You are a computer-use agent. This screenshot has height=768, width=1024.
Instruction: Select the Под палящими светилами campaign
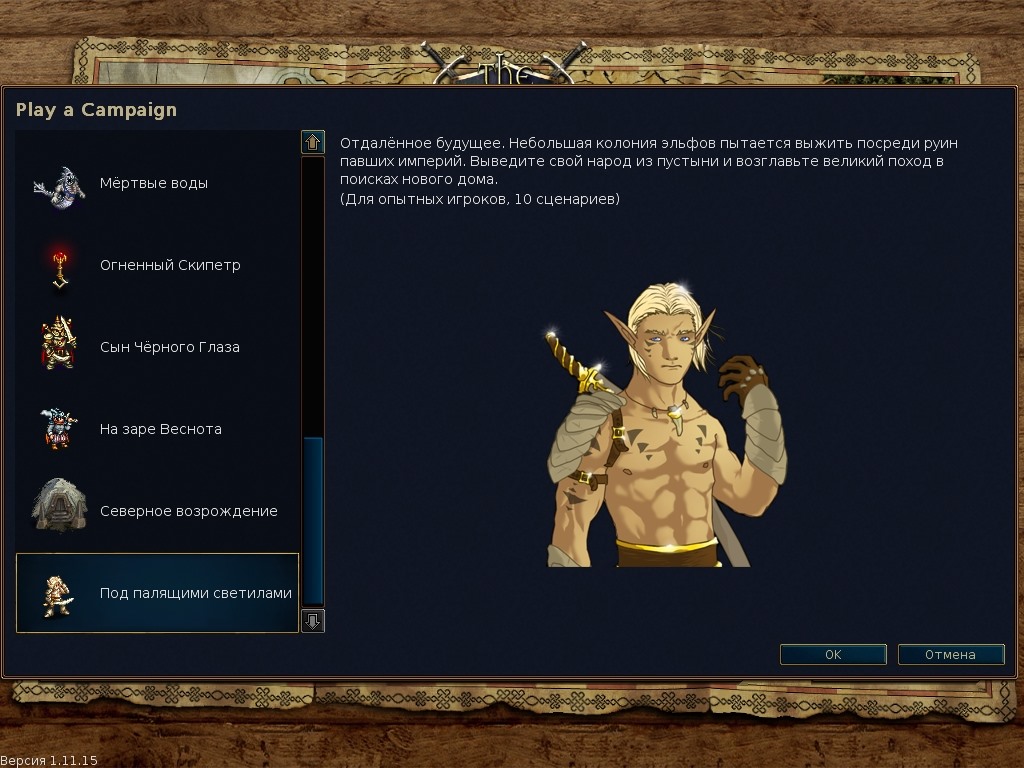(x=157, y=593)
